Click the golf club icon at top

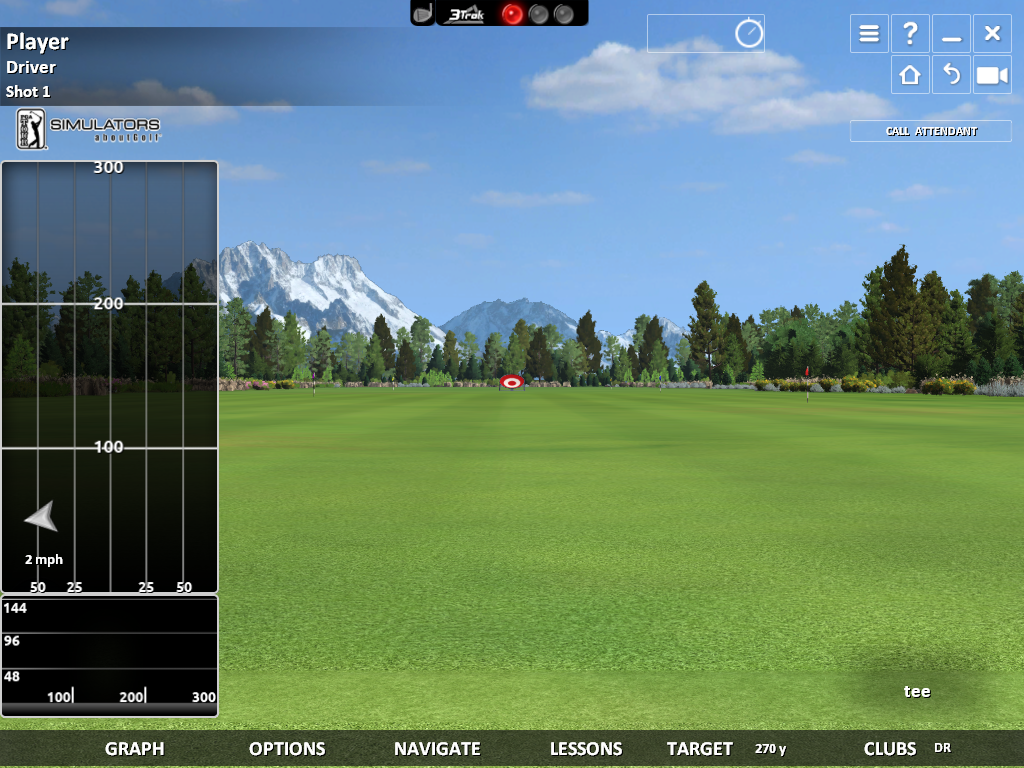[423, 13]
